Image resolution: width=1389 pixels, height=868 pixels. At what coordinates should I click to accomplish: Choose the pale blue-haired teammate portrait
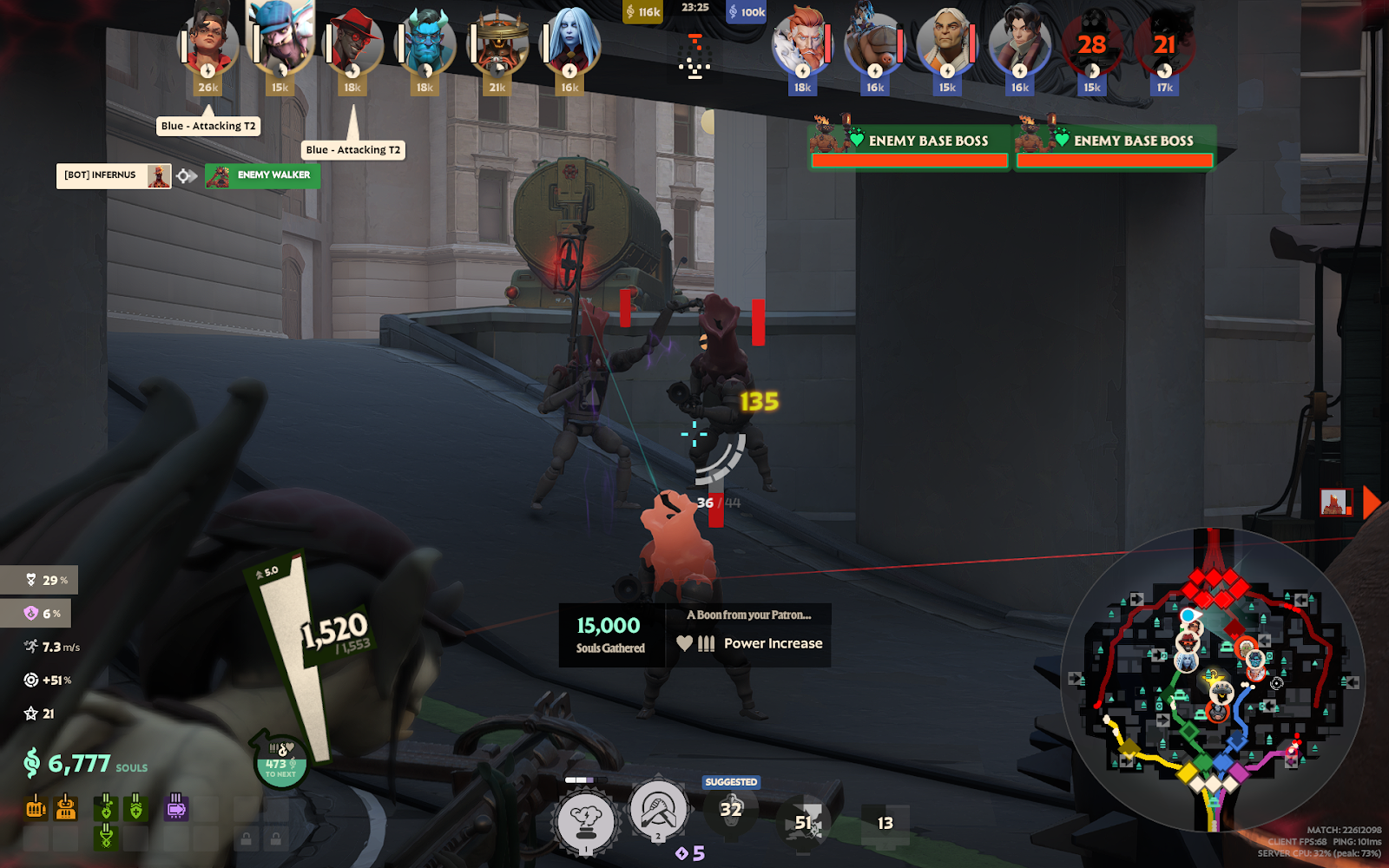(569, 42)
